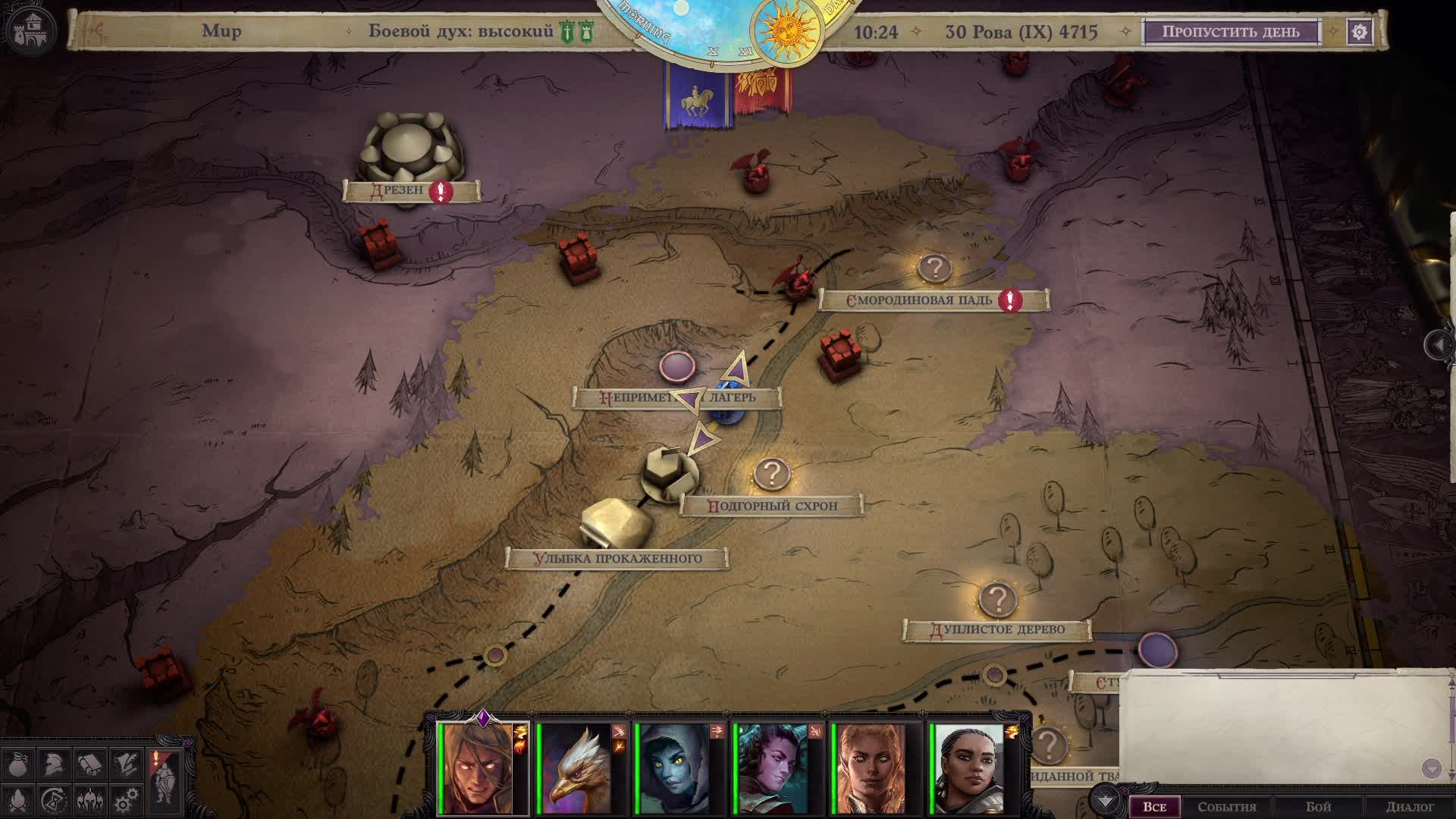The height and width of the screenshot is (819, 1456).
Task: Open settings via the gears toolbar icon
Action: click(124, 800)
